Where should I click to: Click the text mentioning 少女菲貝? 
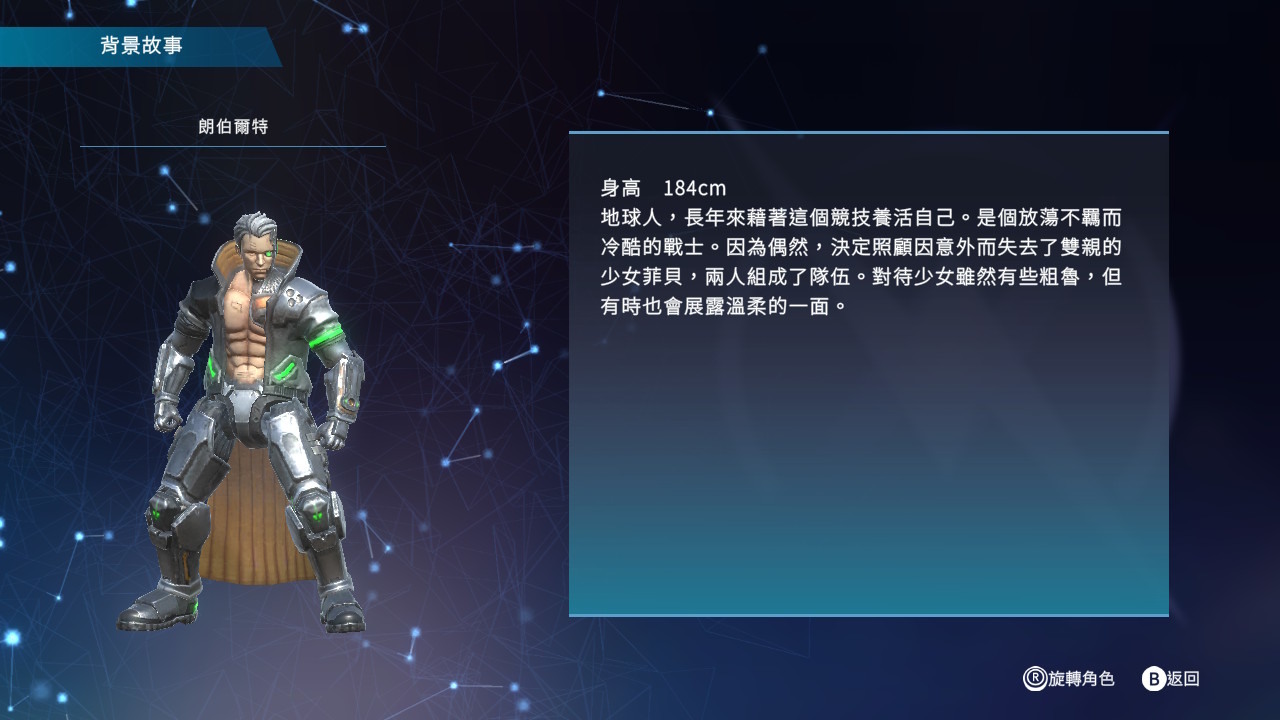coord(640,278)
